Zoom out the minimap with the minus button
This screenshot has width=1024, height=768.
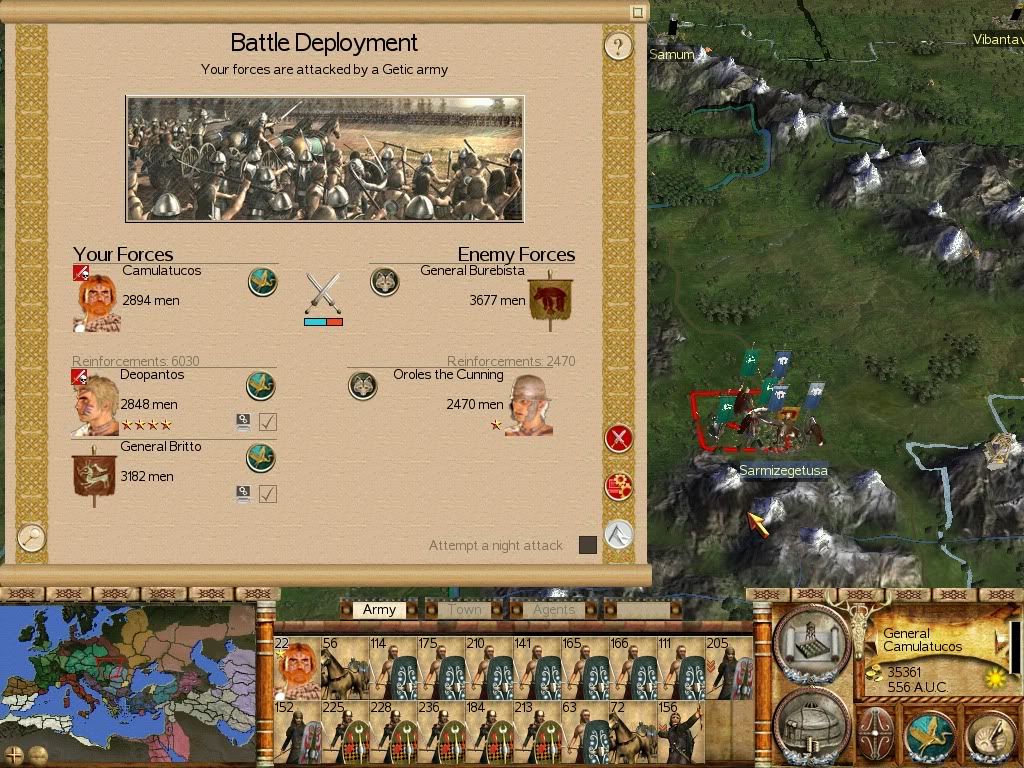(36, 754)
